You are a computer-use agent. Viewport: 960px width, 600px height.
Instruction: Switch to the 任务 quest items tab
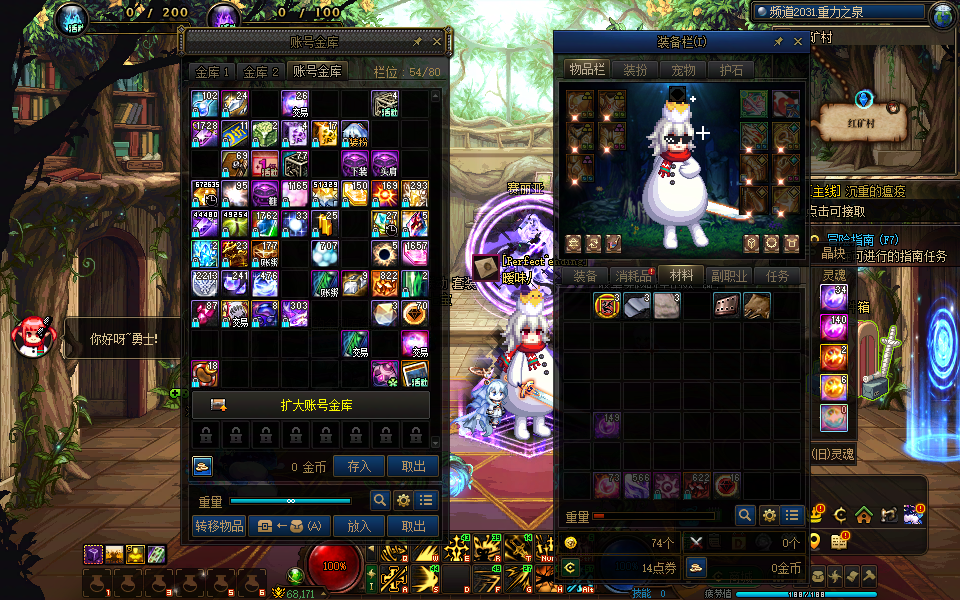pos(778,276)
